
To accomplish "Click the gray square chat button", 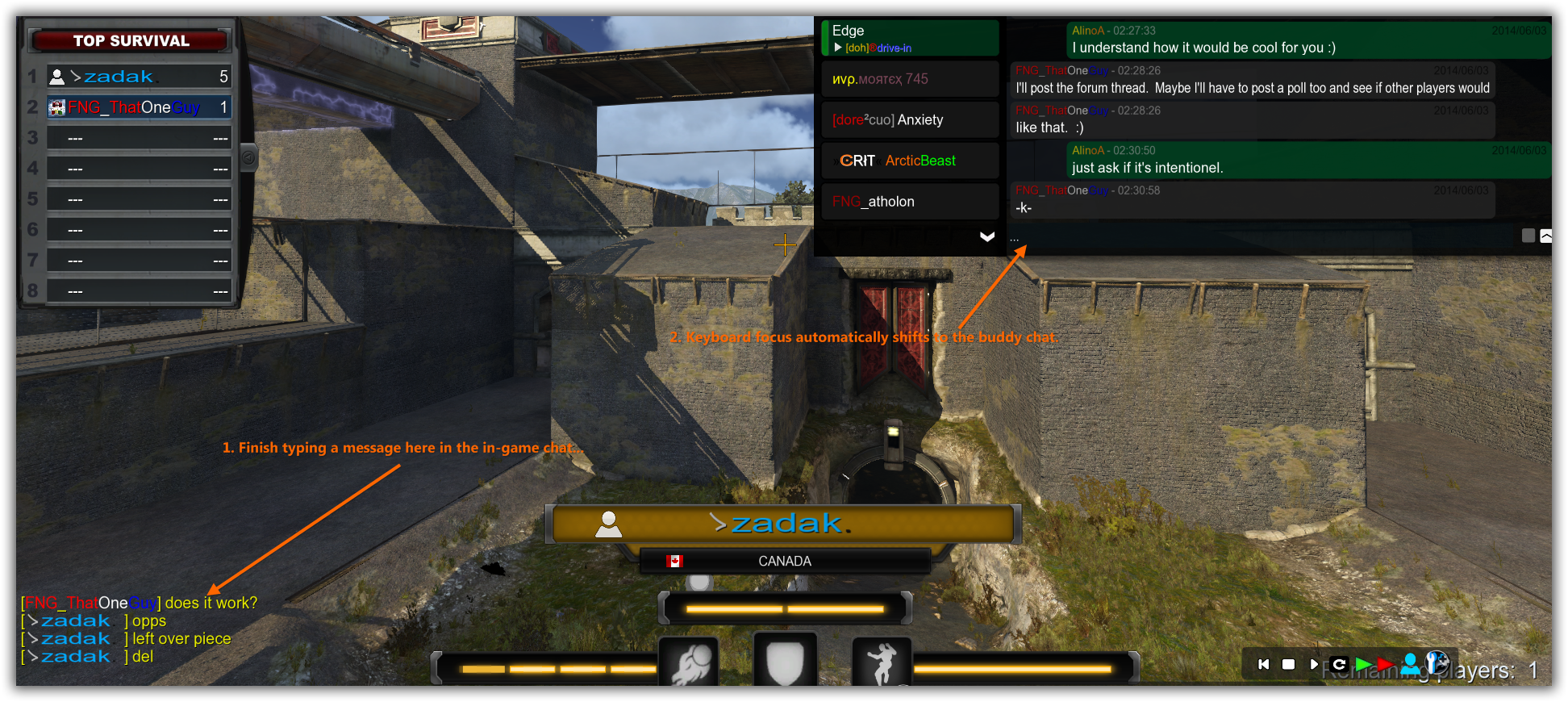I will pyautogui.click(x=1528, y=236).
